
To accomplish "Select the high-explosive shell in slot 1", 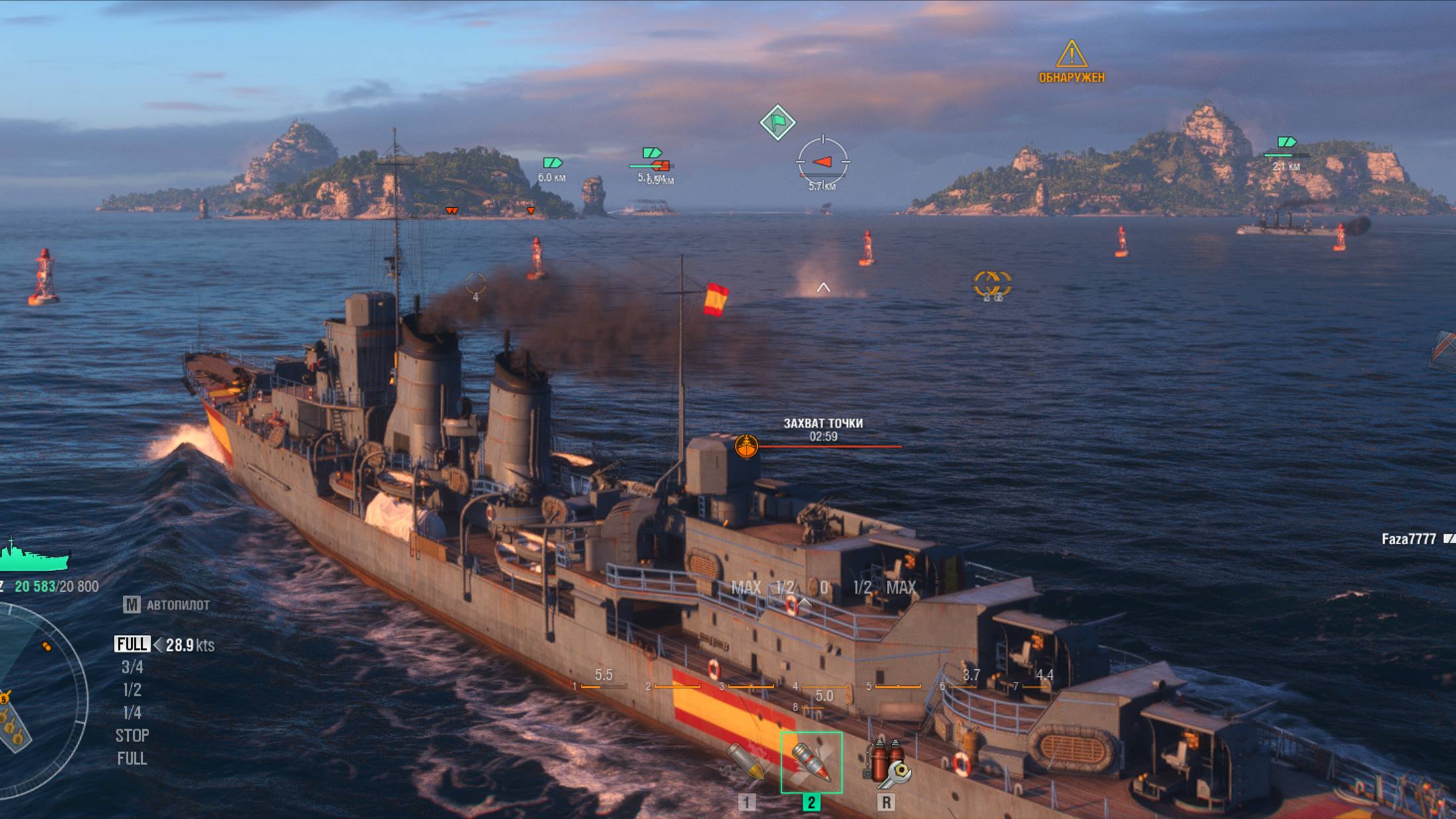I will click(x=746, y=762).
